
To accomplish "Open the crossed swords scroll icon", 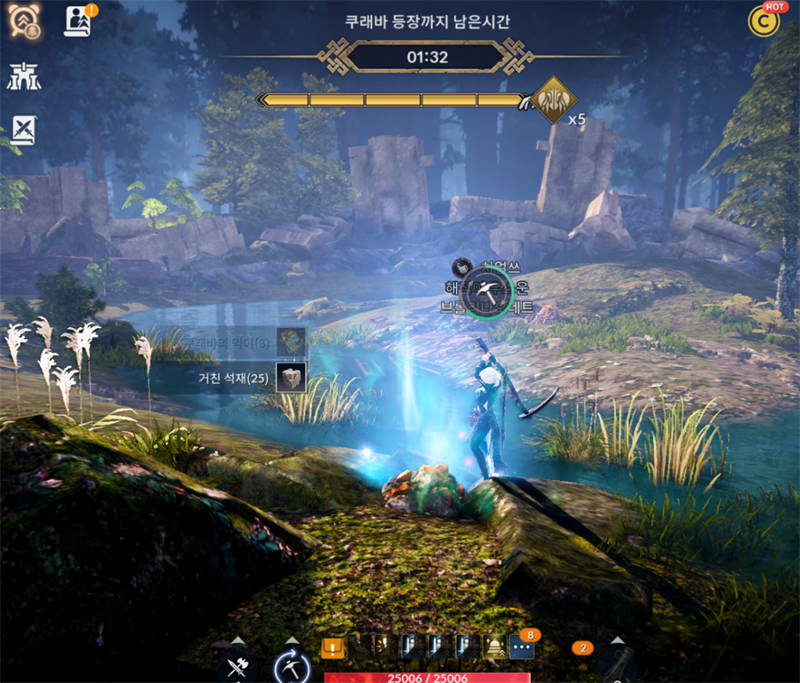I will pos(24,128).
